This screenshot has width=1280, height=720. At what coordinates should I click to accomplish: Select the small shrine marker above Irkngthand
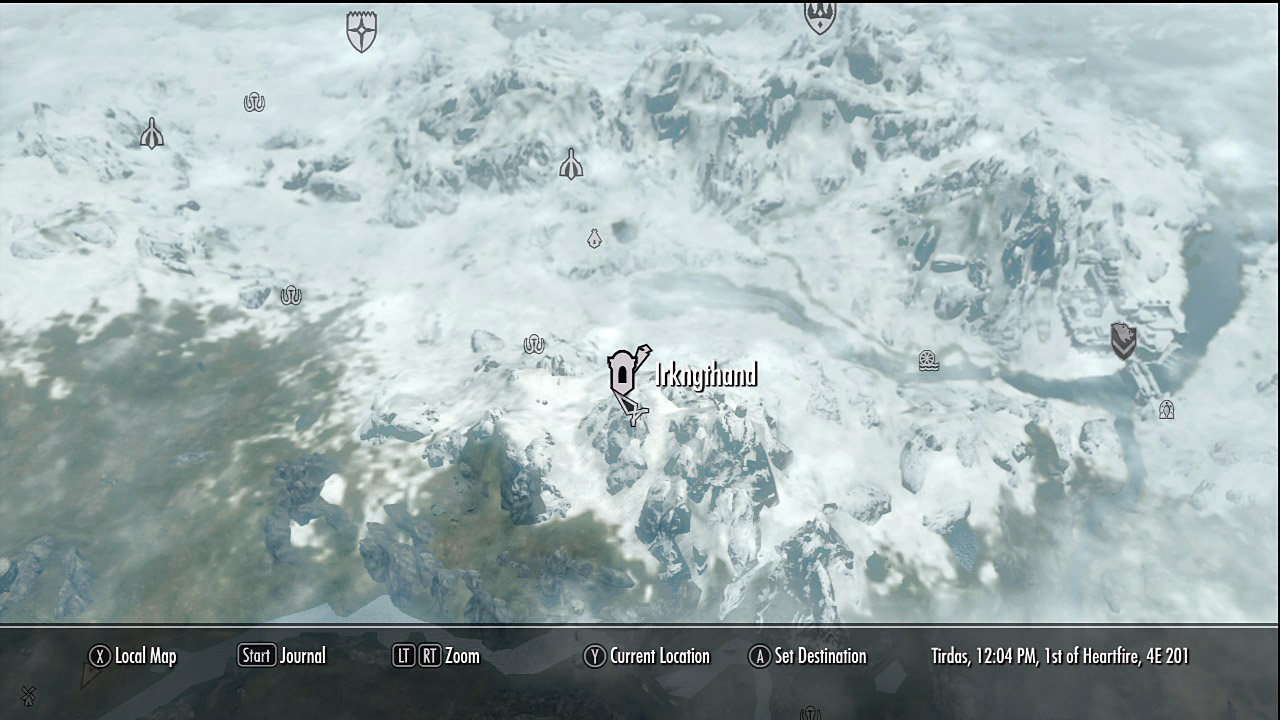click(x=594, y=240)
